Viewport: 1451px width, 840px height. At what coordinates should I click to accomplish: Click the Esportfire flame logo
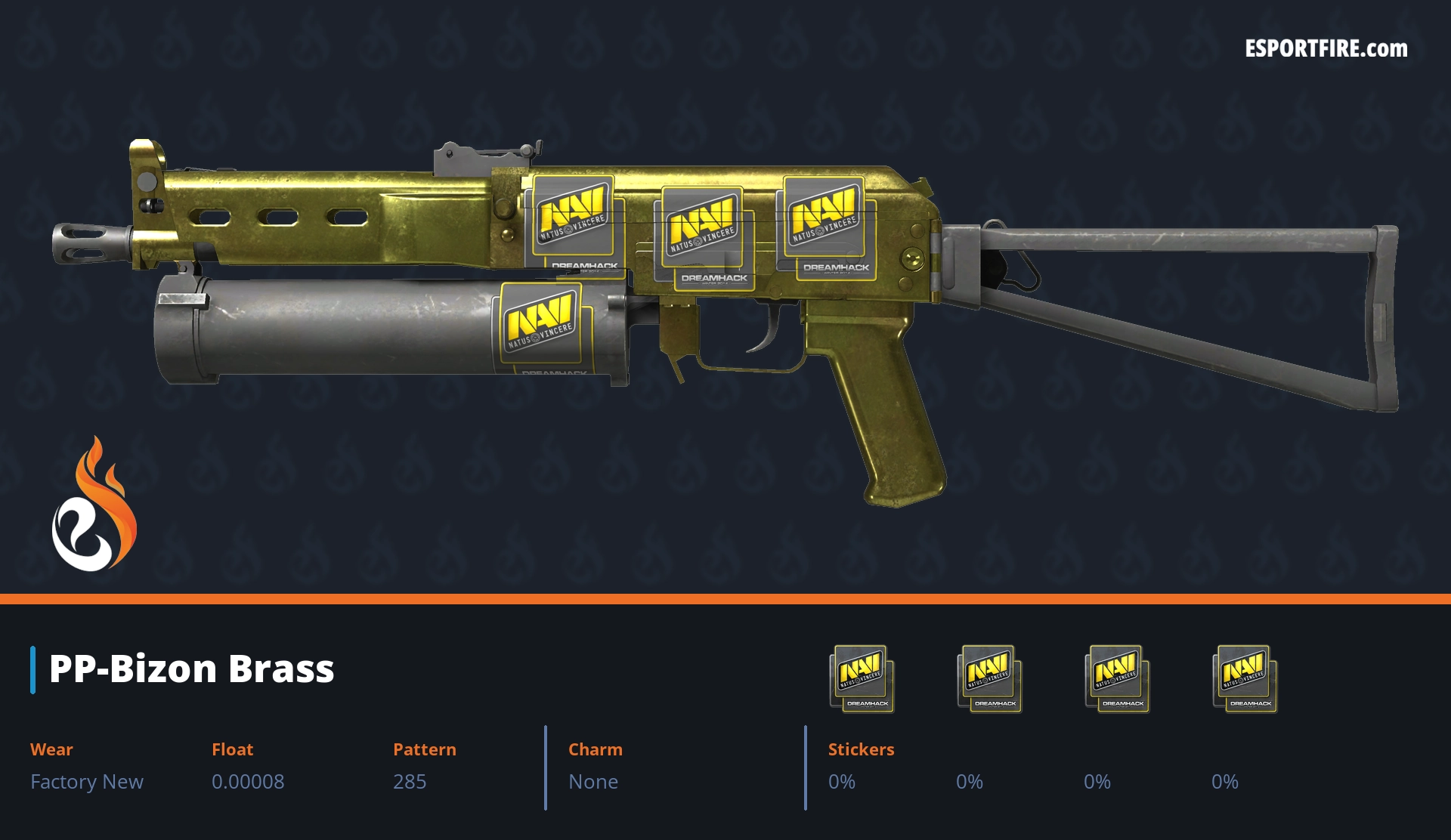94,505
